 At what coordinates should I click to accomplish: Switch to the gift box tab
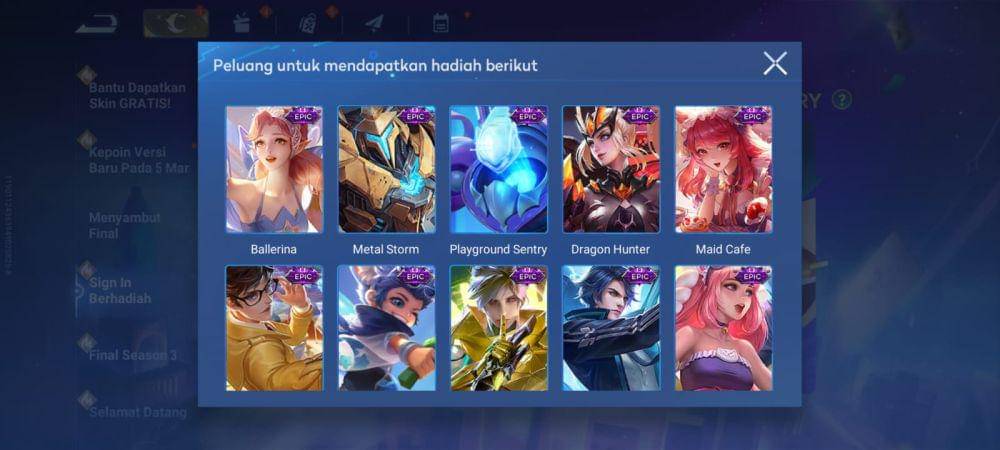pos(241,22)
